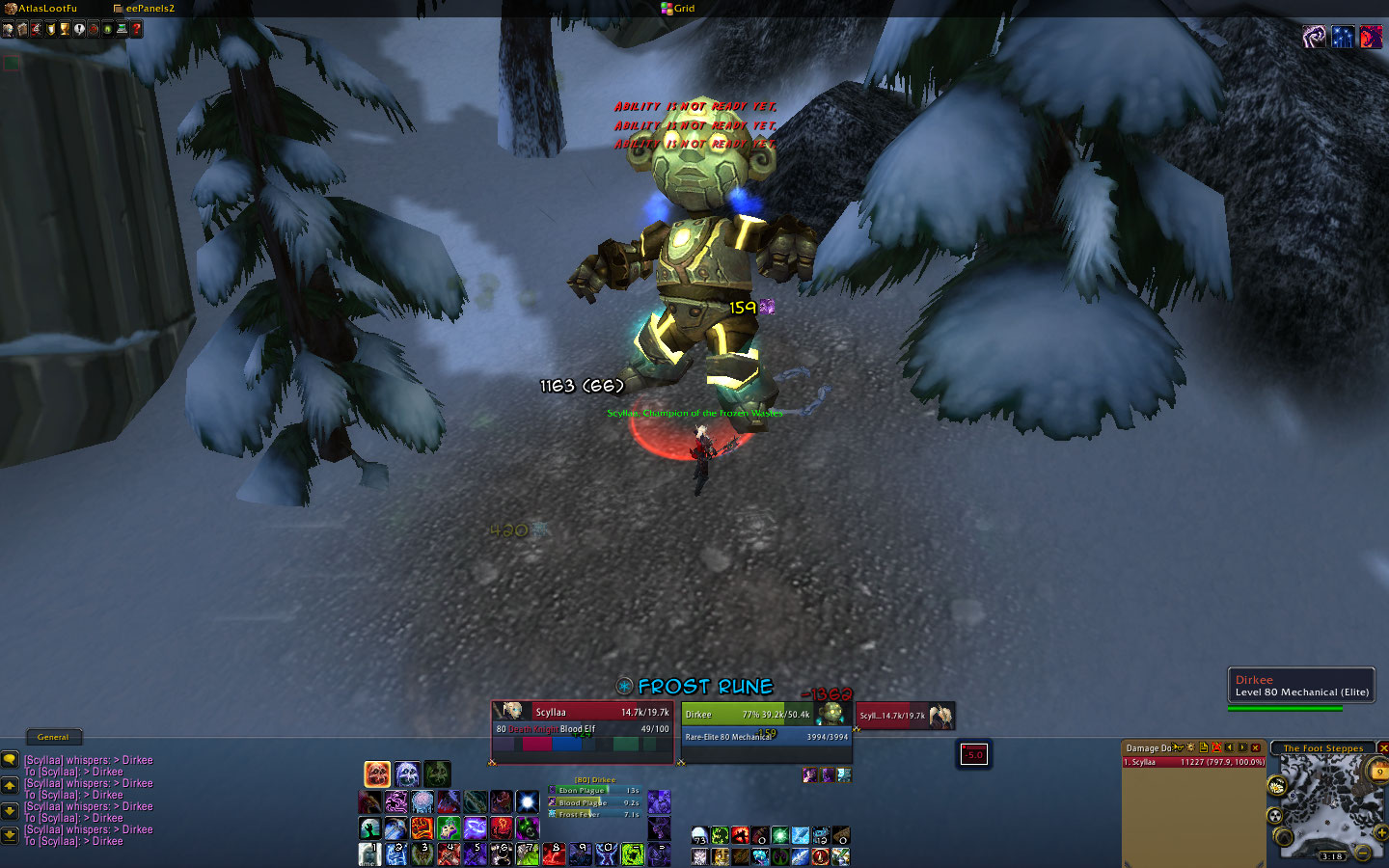
Task: Open the AtlasLootFu addon panel
Action: coord(42,9)
